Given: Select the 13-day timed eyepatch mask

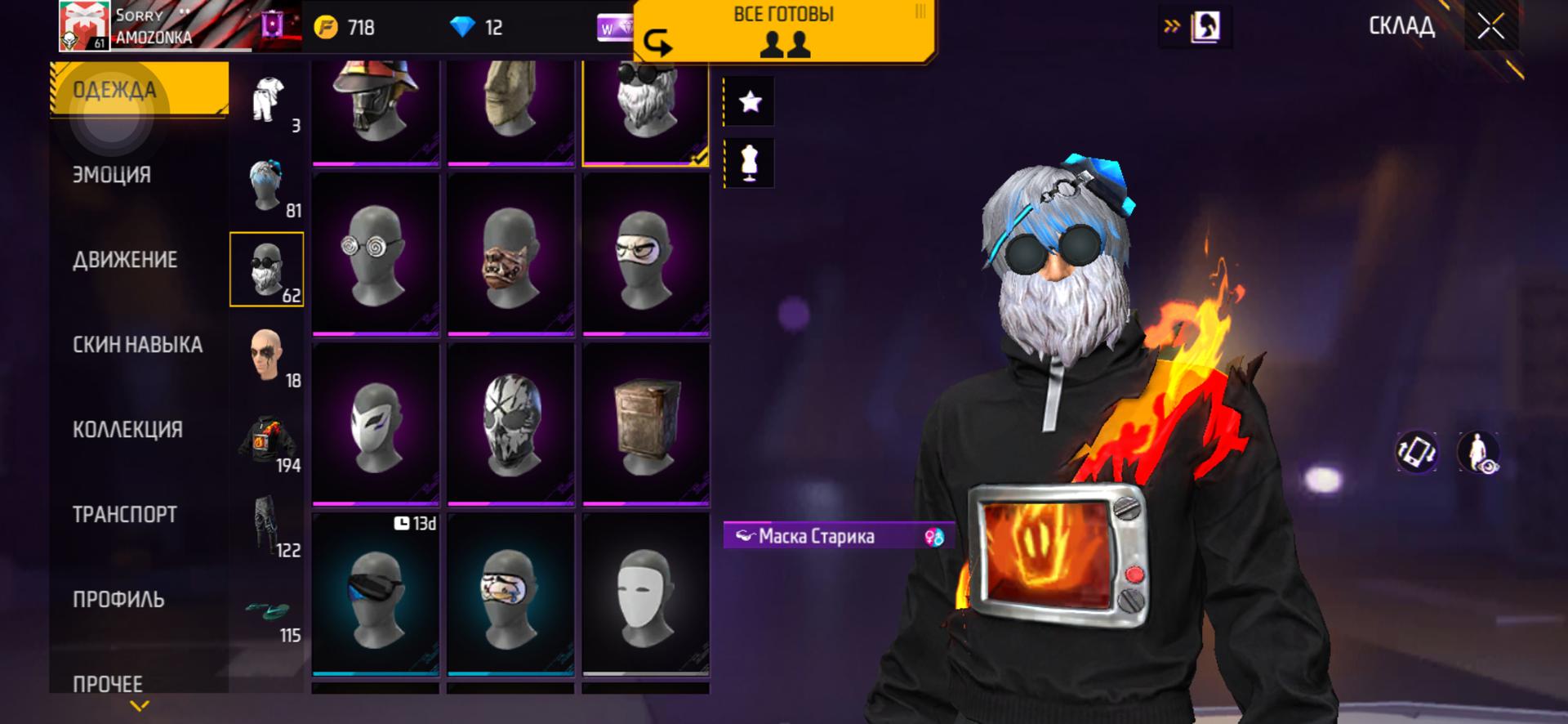Looking at the screenshot, I should tap(376, 593).
